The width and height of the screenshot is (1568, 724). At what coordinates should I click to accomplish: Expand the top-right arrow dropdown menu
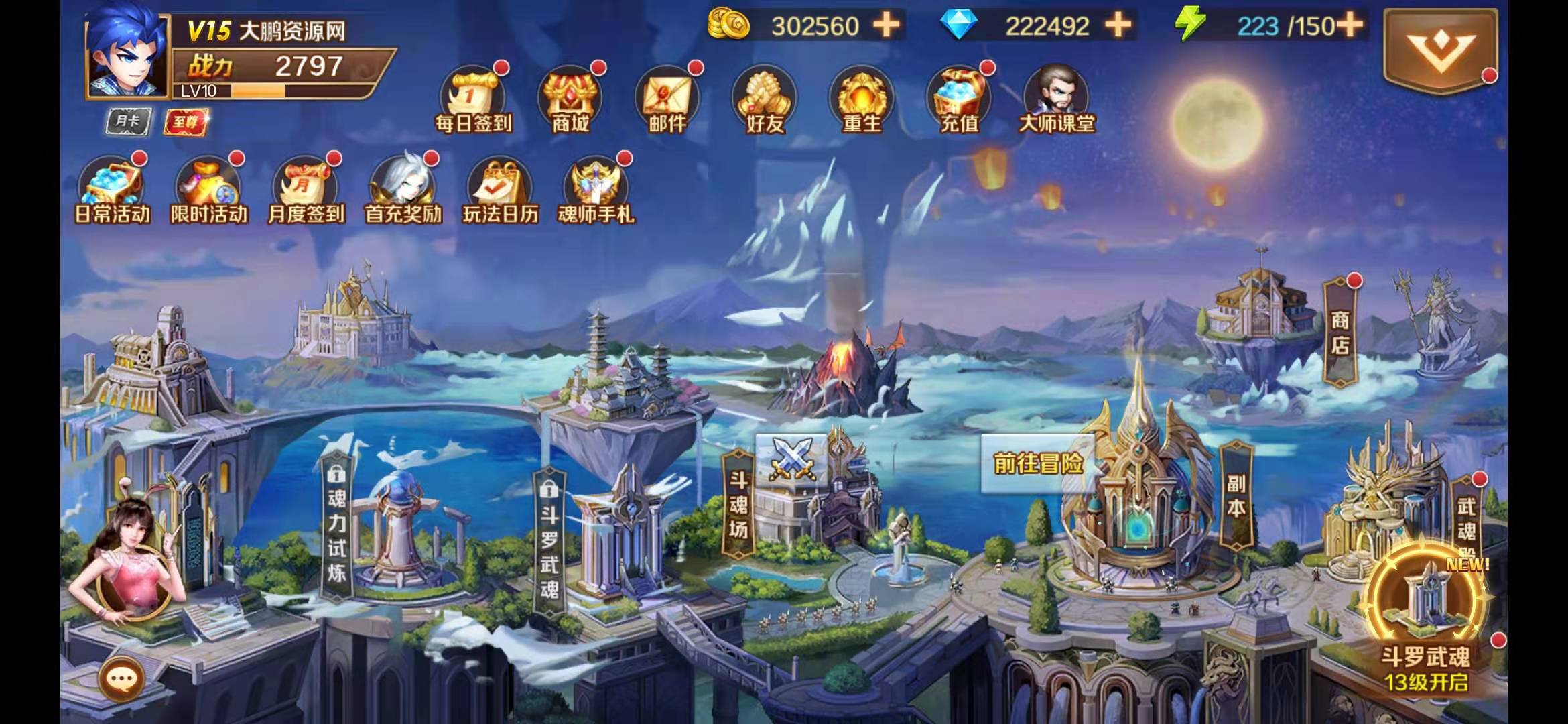[x=1439, y=50]
